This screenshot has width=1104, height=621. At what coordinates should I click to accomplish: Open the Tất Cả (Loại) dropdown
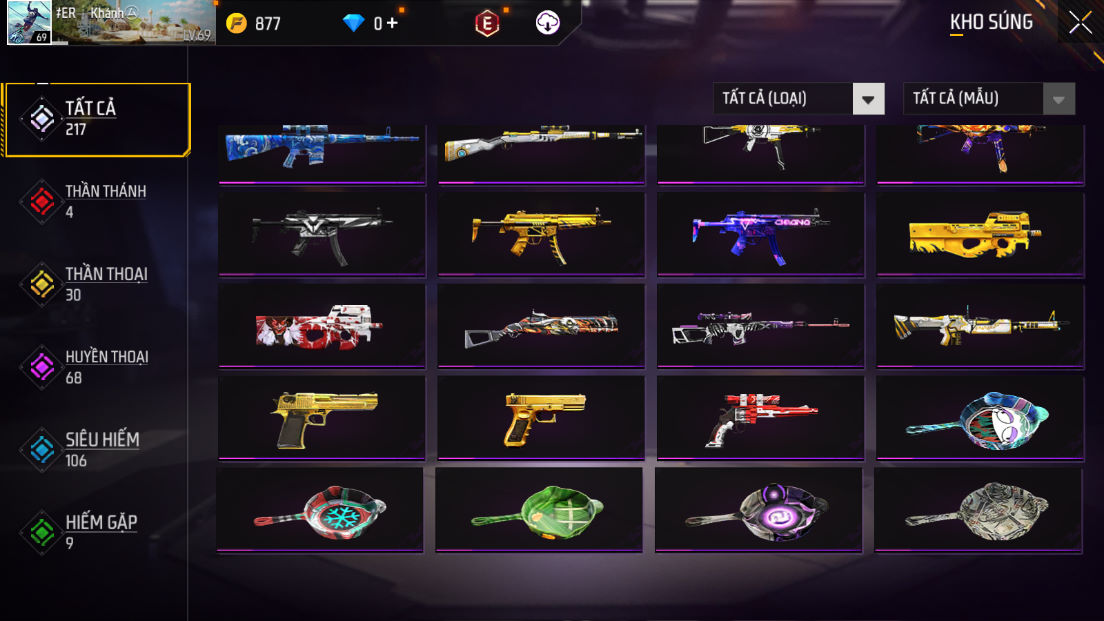pos(798,98)
